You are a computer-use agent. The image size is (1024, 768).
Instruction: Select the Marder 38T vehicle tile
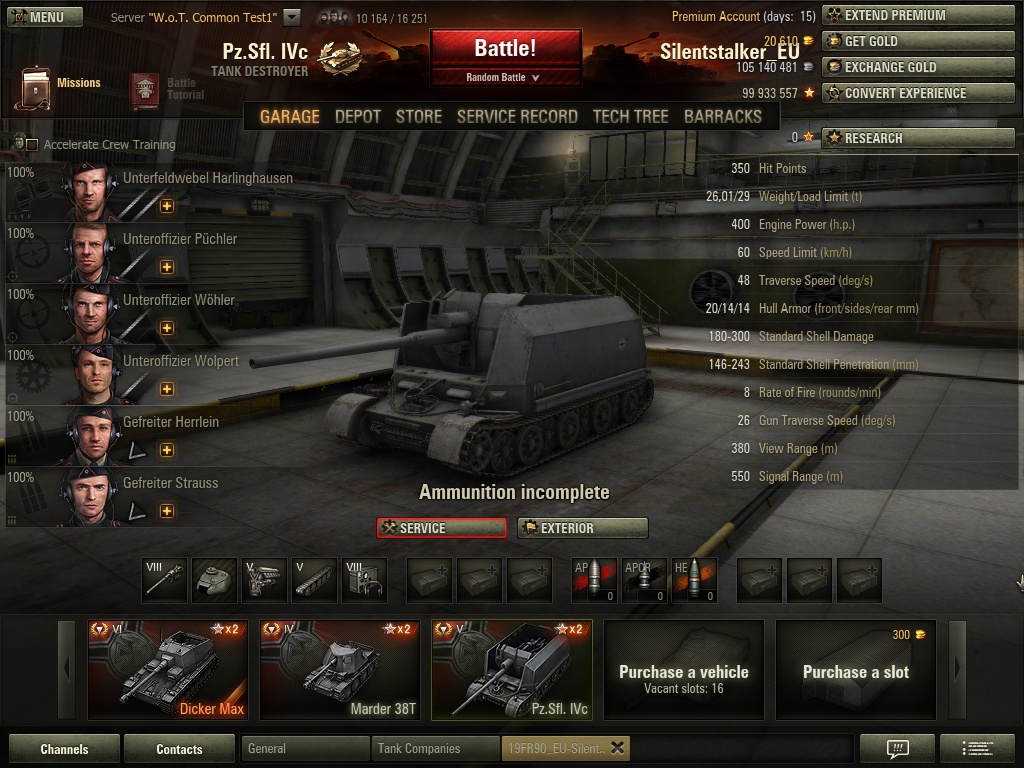point(340,668)
